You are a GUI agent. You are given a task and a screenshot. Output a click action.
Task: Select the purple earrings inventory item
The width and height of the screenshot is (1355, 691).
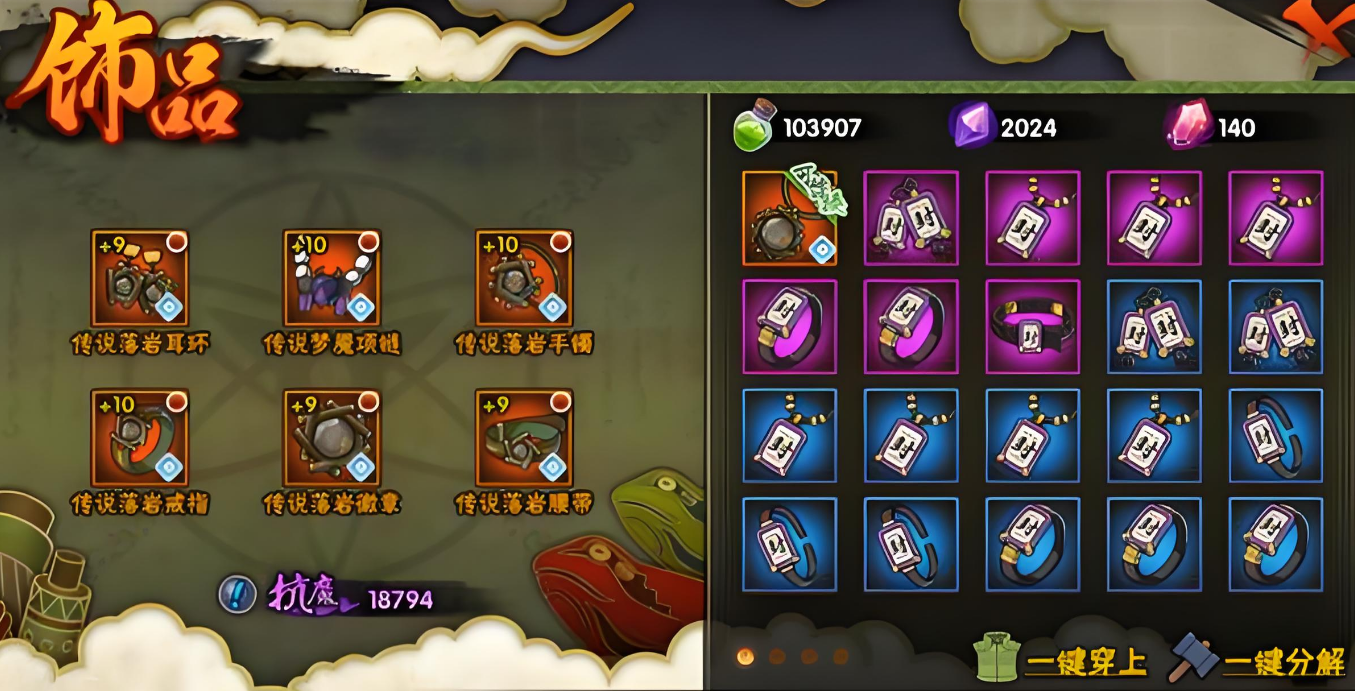click(x=911, y=218)
